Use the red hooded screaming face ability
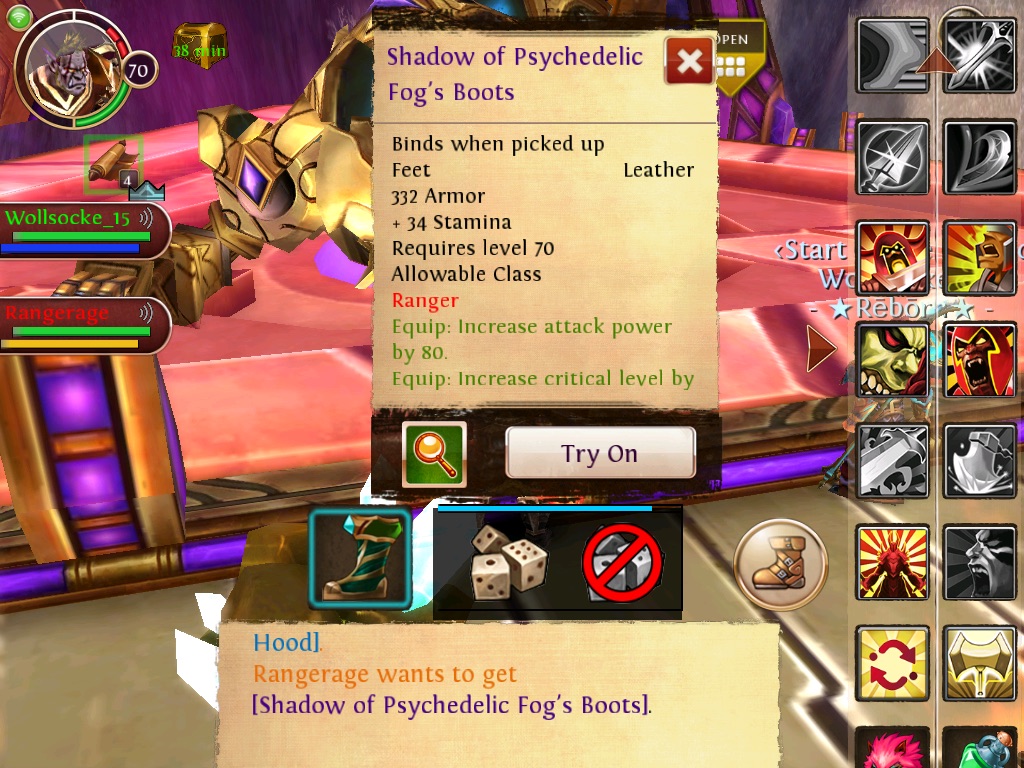 (x=980, y=359)
